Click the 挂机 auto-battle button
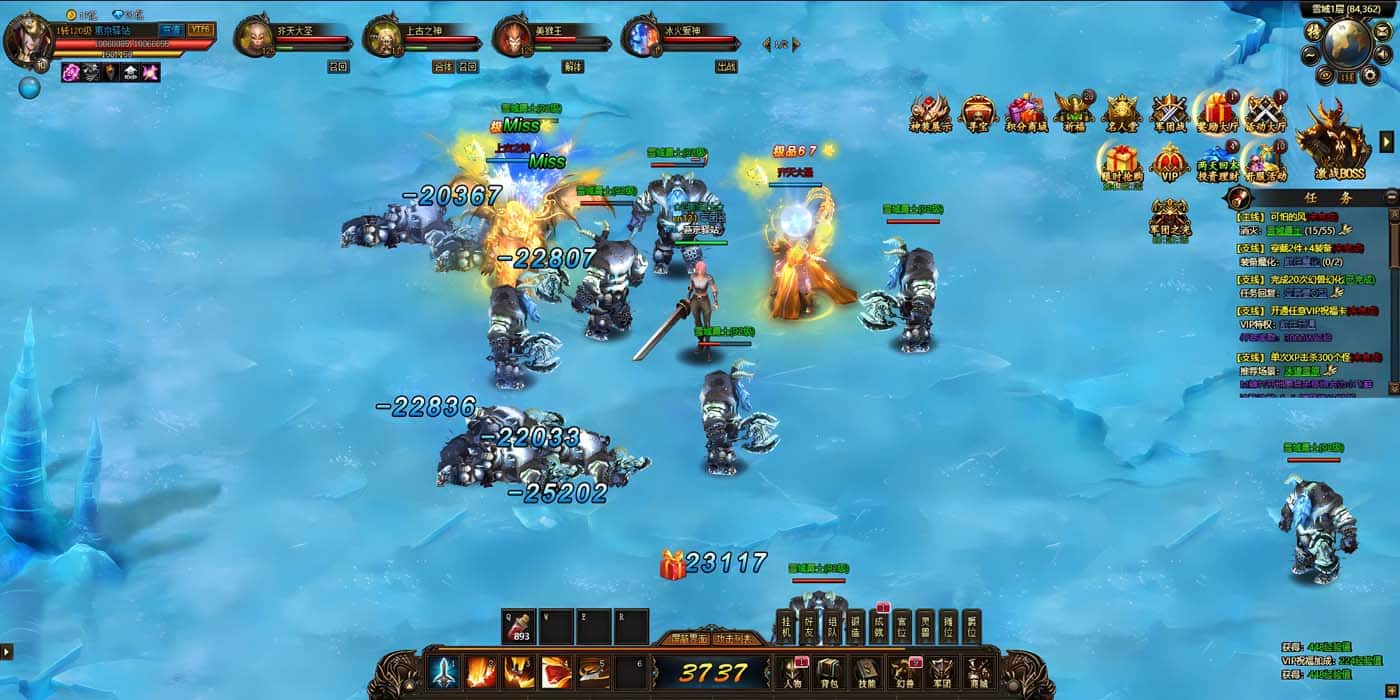Screen dimensions: 1400x700 tap(786, 627)
